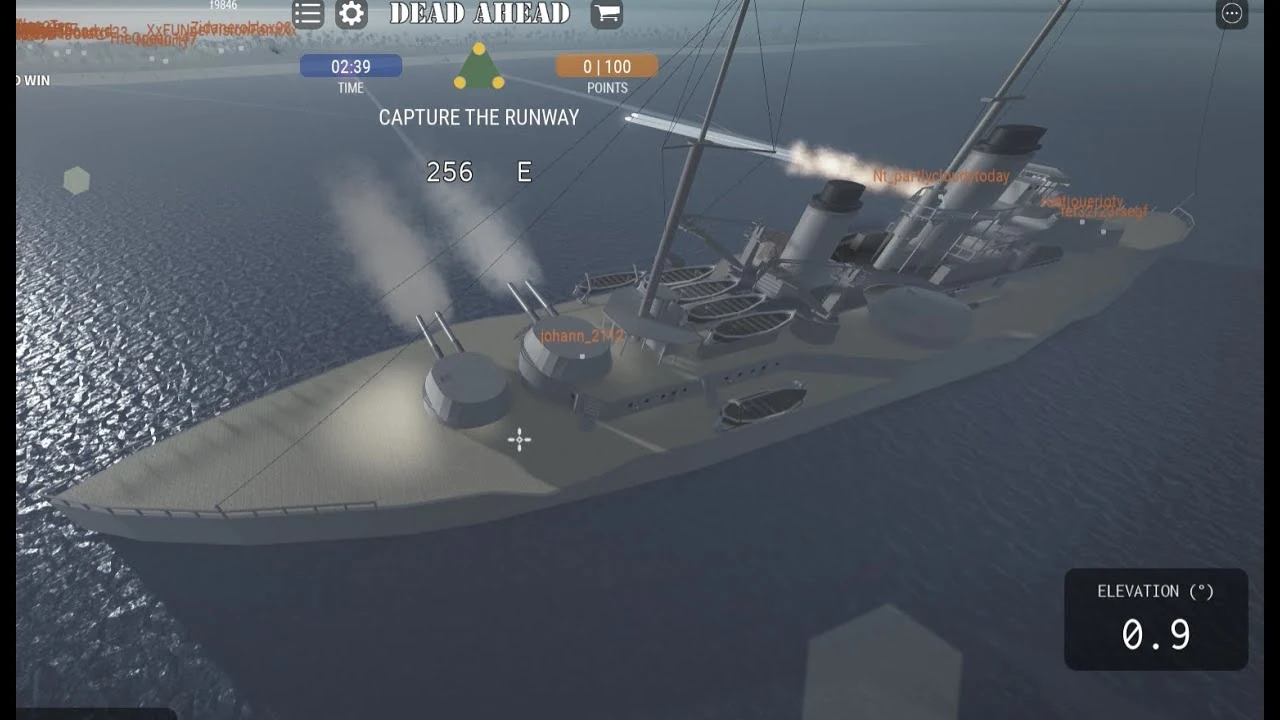Select the blue TIME badge showing 02:39
The height and width of the screenshot is (720, 1280).
tap(349, 66)
